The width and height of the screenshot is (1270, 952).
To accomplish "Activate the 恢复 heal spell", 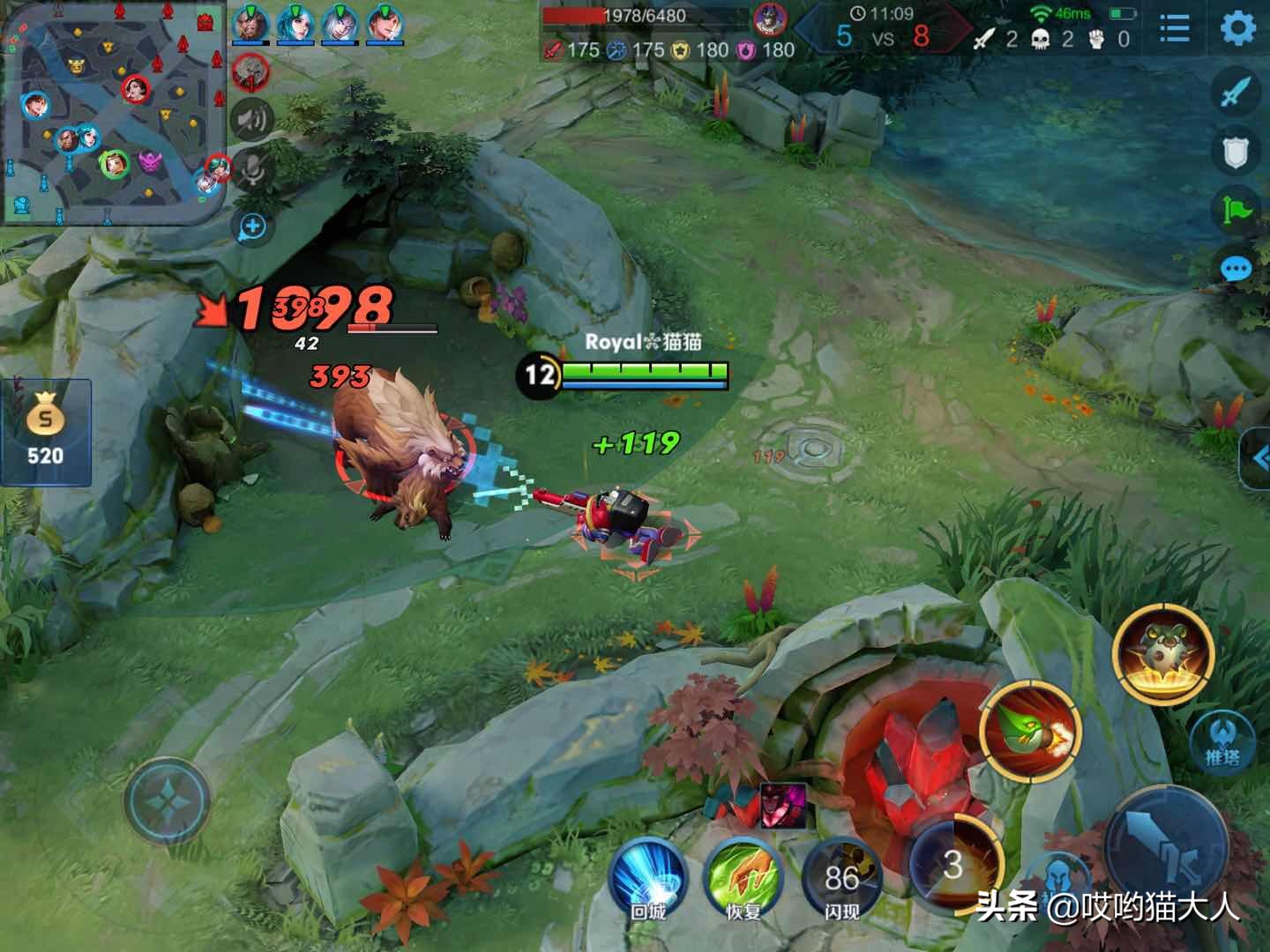I will click(743, 879).
